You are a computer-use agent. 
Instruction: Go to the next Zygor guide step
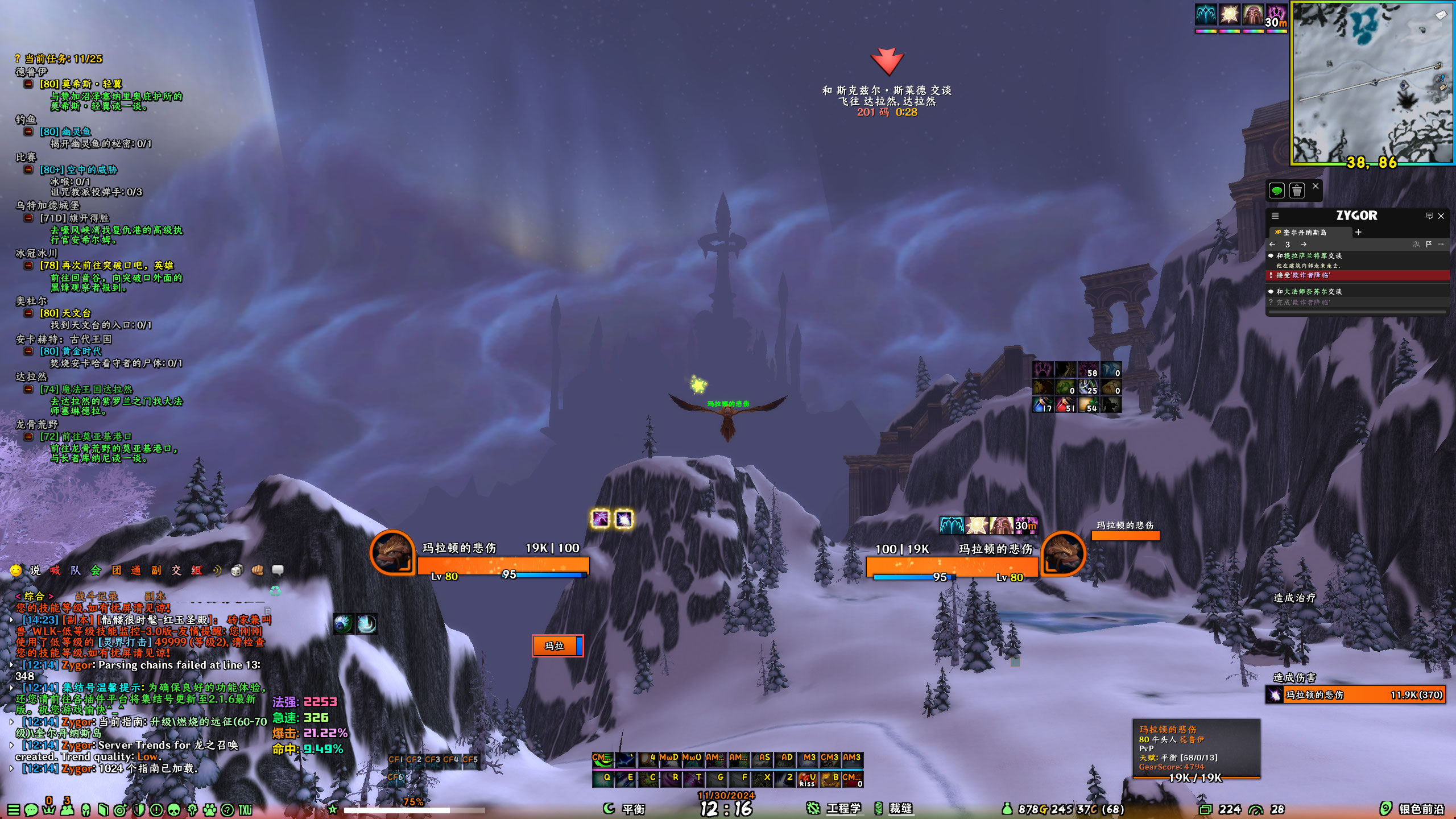point(1303,245)
